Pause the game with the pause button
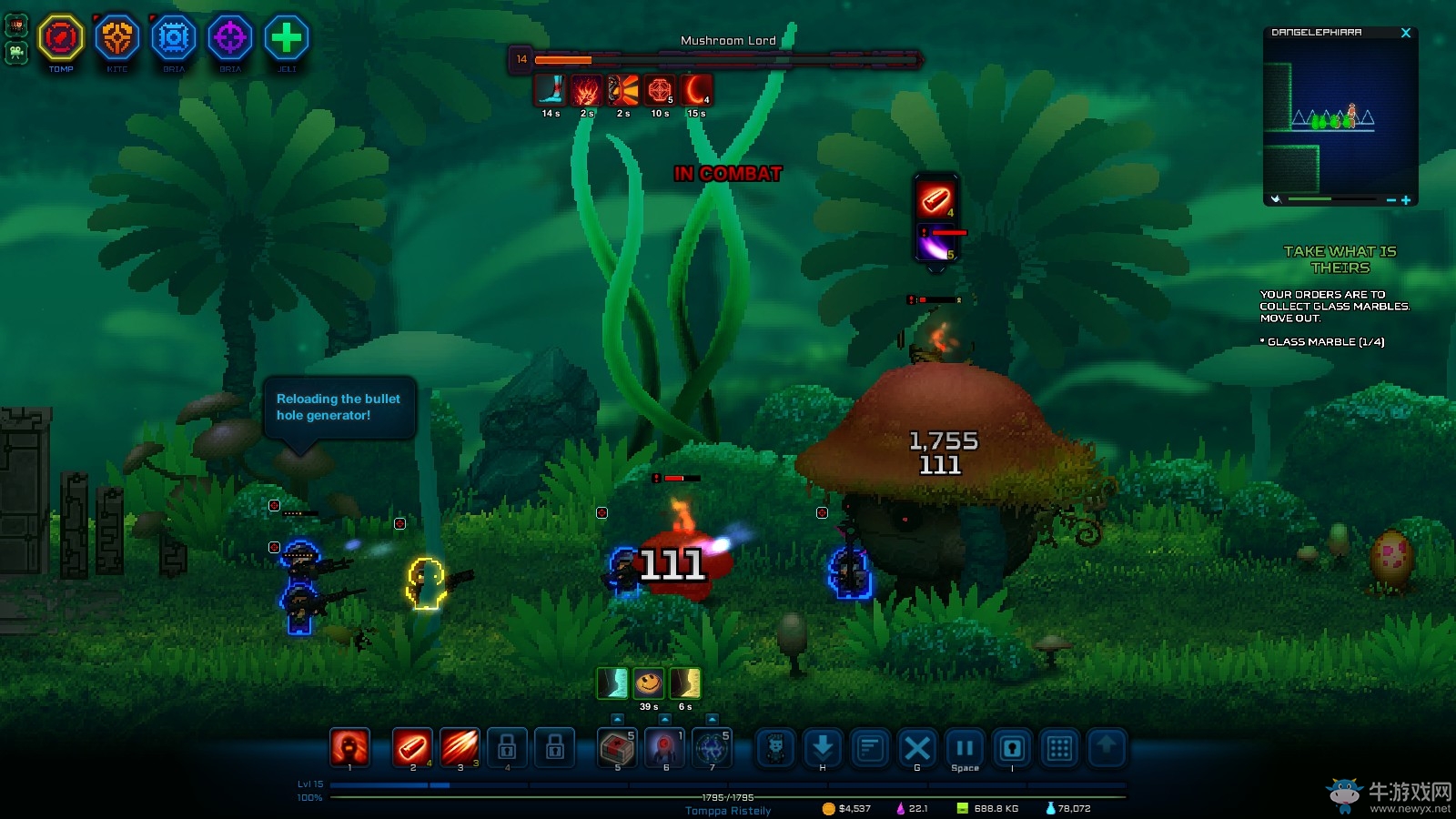Viewport: 1456px width, 819px height. pyautogui.click(x=965, y=748)
